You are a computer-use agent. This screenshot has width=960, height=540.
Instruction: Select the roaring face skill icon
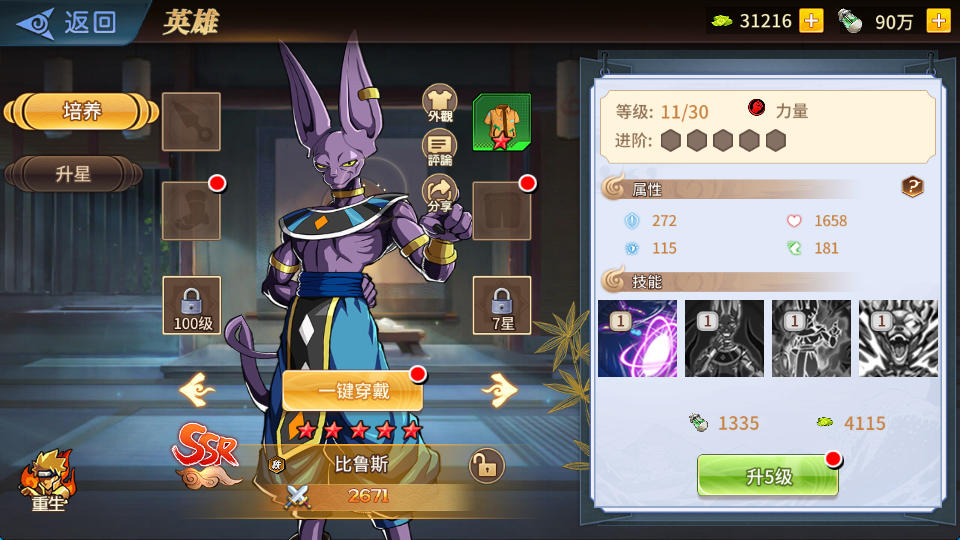[x=898, y=338]
